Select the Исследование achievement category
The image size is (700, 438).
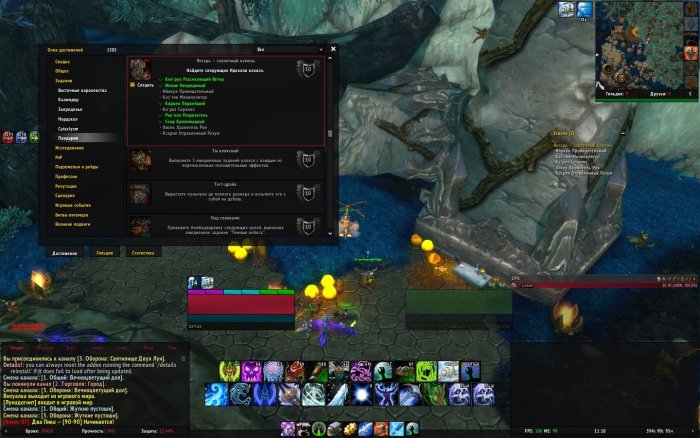pyautogui.click(x=68, y=147)
